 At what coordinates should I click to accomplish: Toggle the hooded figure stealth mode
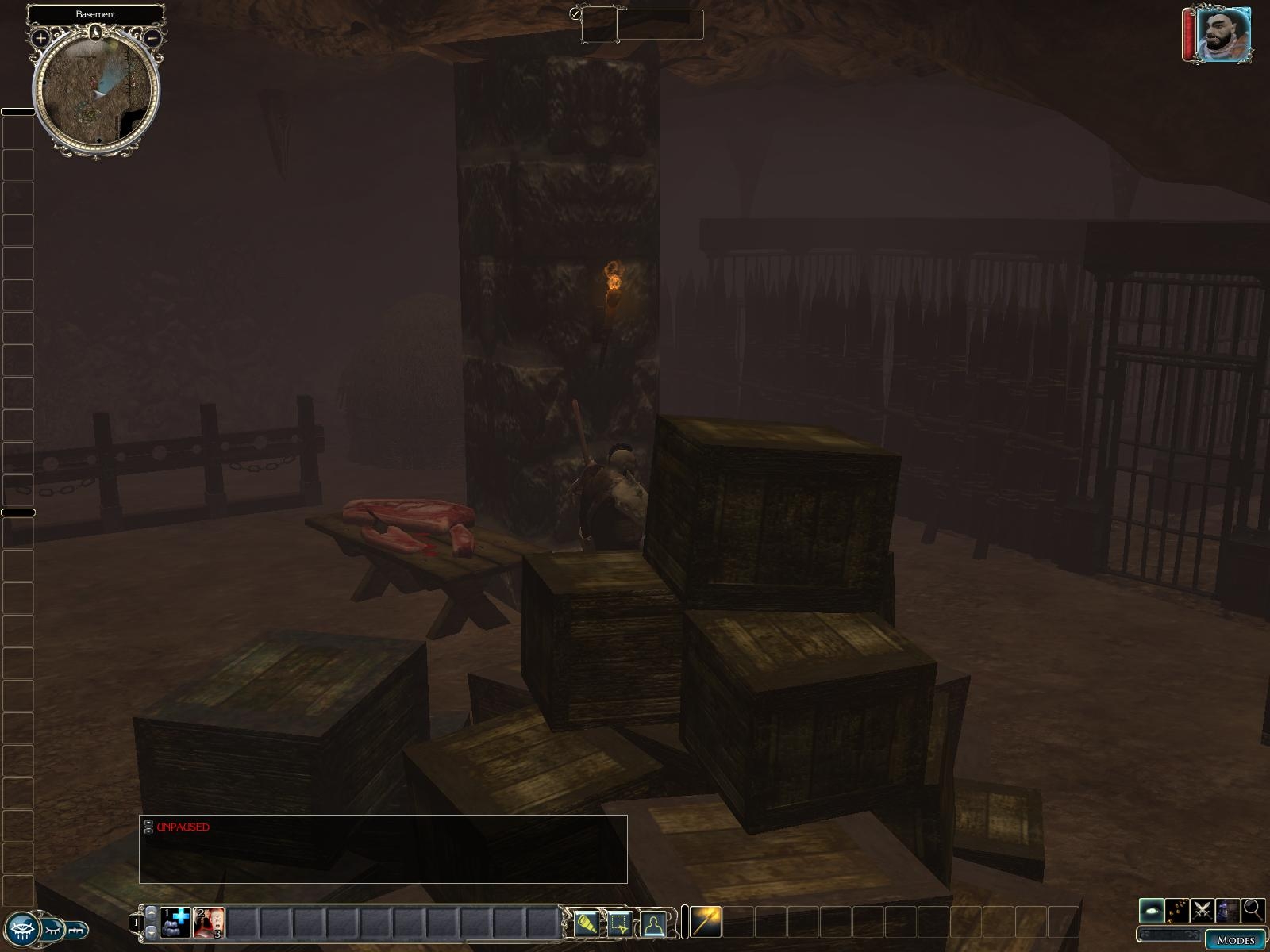1228,909
